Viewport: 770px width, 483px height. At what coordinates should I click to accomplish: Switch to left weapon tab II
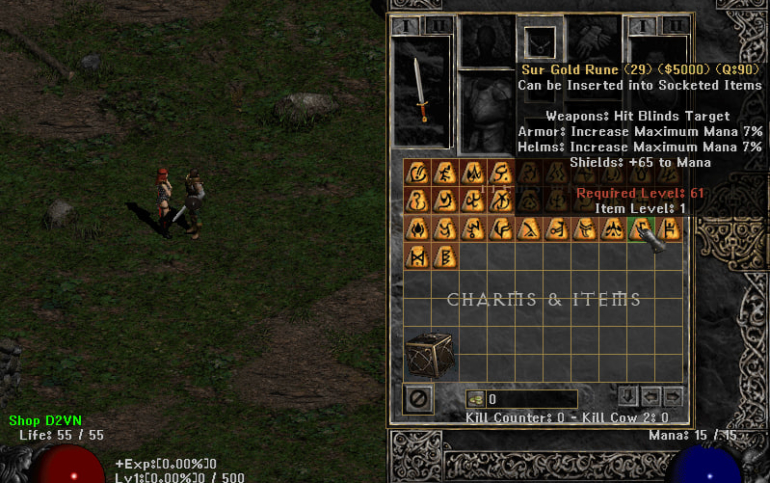(x=437, y=25)
